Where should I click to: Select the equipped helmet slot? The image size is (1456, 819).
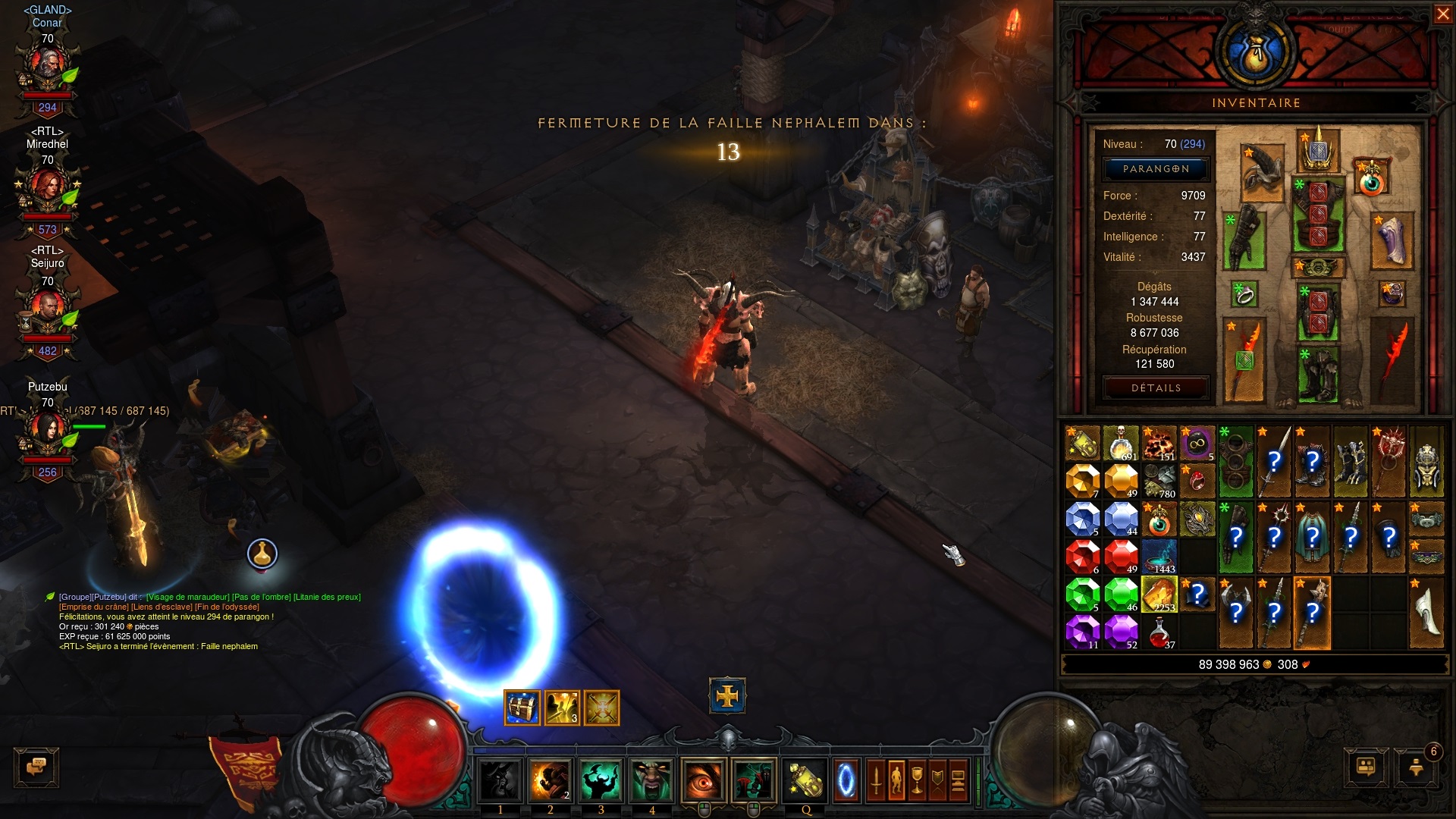tap(1319, 150)
